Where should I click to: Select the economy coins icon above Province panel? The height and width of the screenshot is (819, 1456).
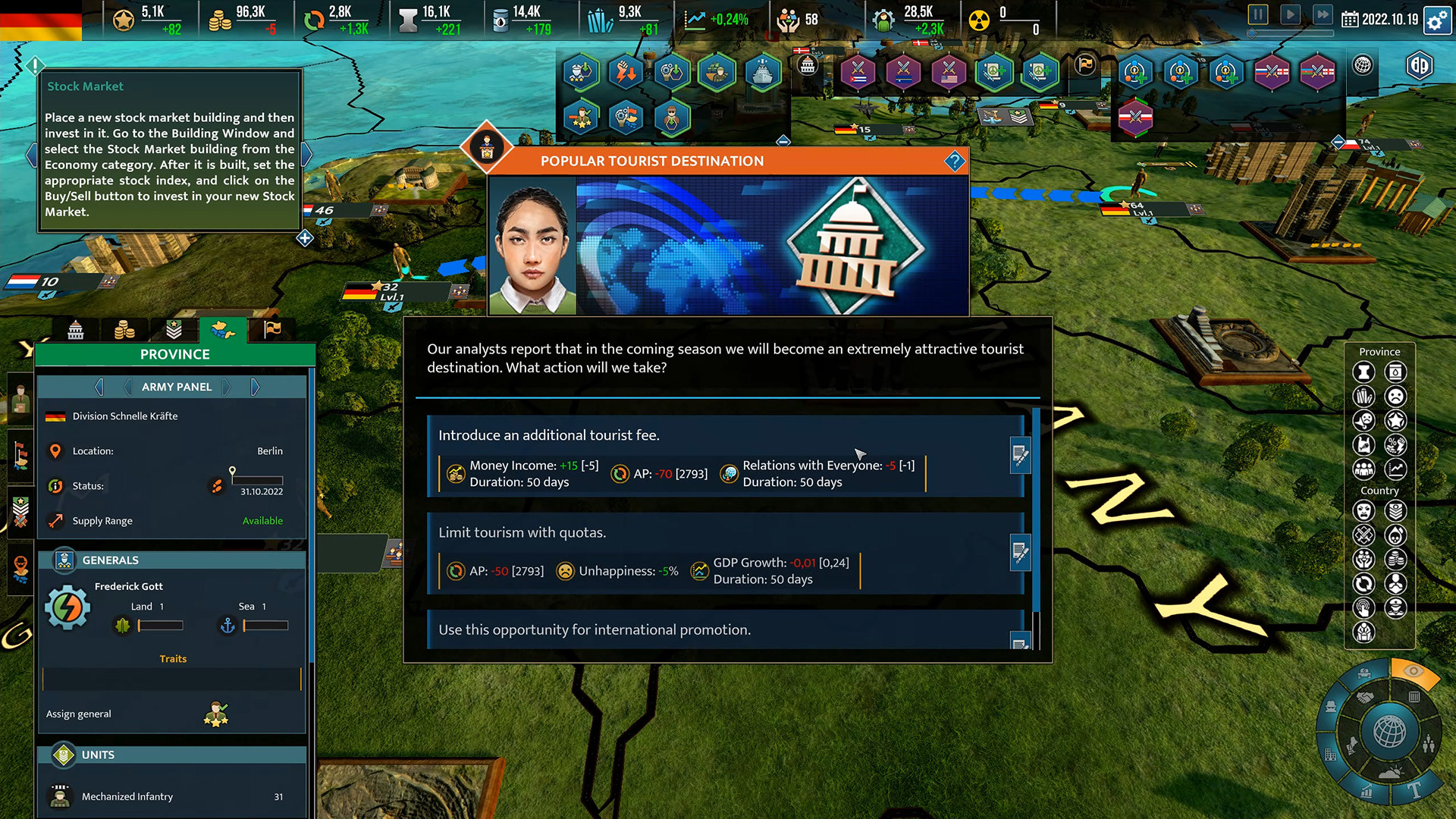(x=125, y=329)
